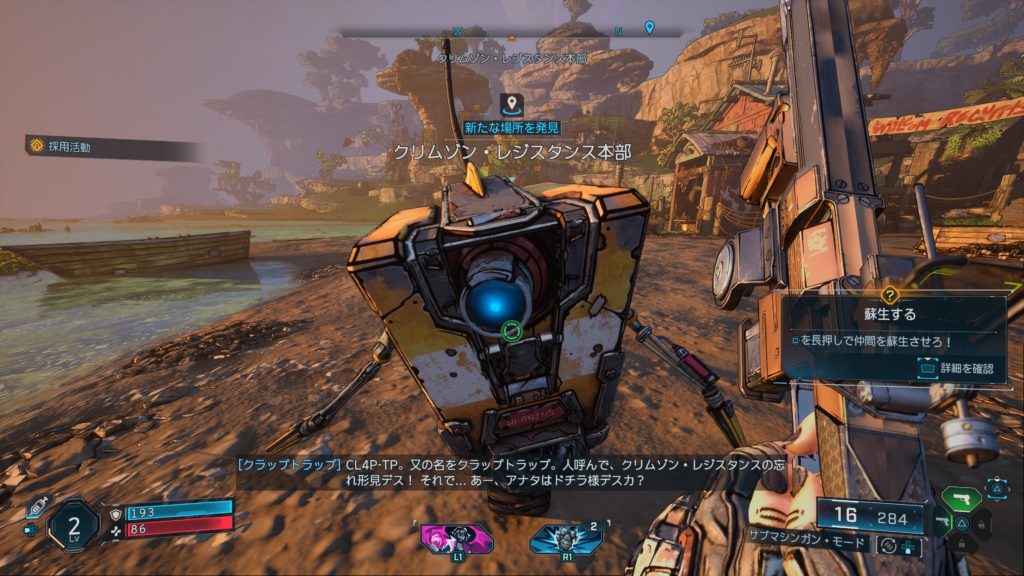Toggle the submachine gun mode icon

click(x=886, y=545)
